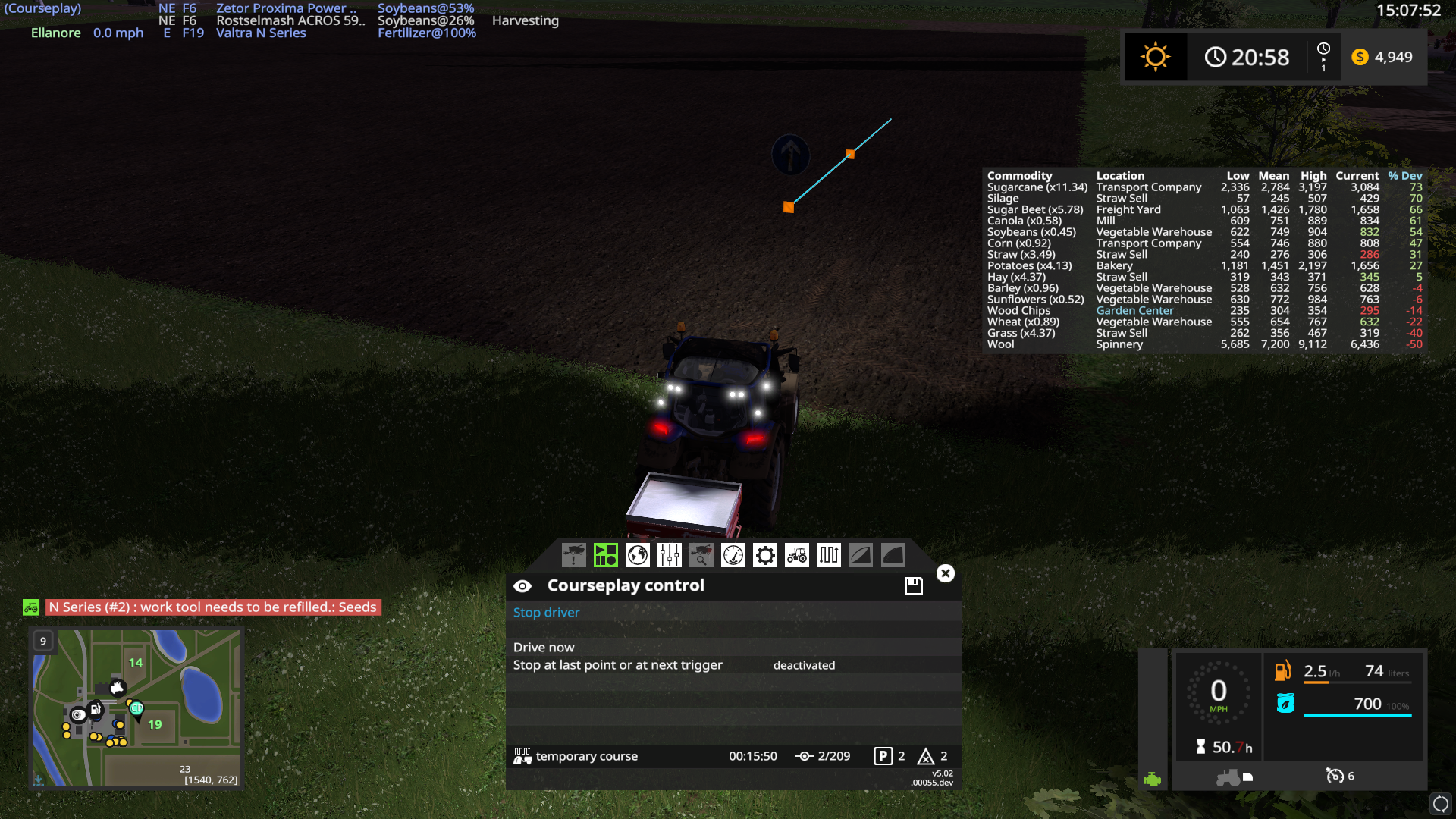The width and height of the screenshot is (1456, 819).
Task: Switch to the grey curved leaf tab
Action: (860, 554)
